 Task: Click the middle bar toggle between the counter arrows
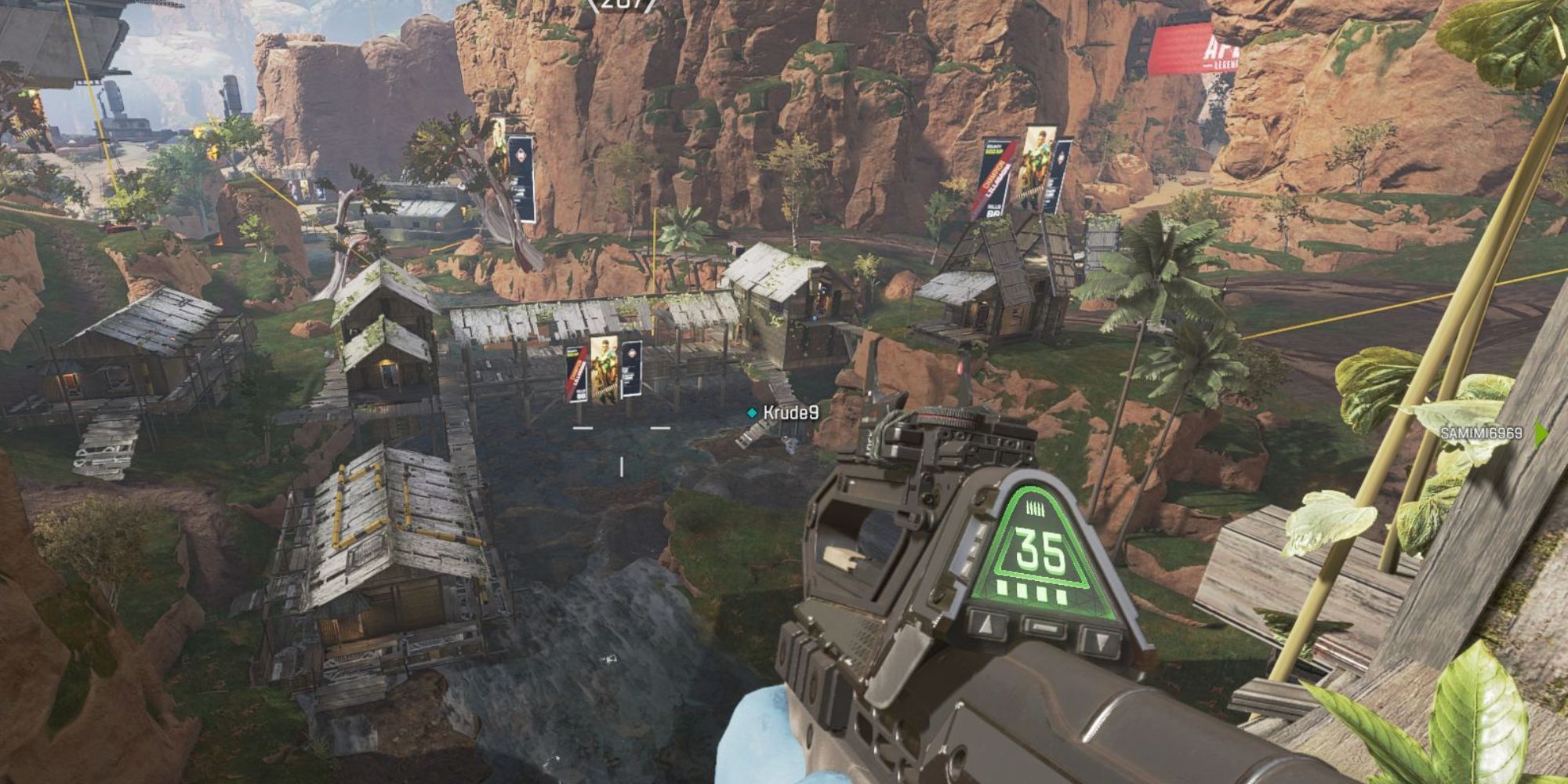pyautogui.click(x=1043, y=627)
